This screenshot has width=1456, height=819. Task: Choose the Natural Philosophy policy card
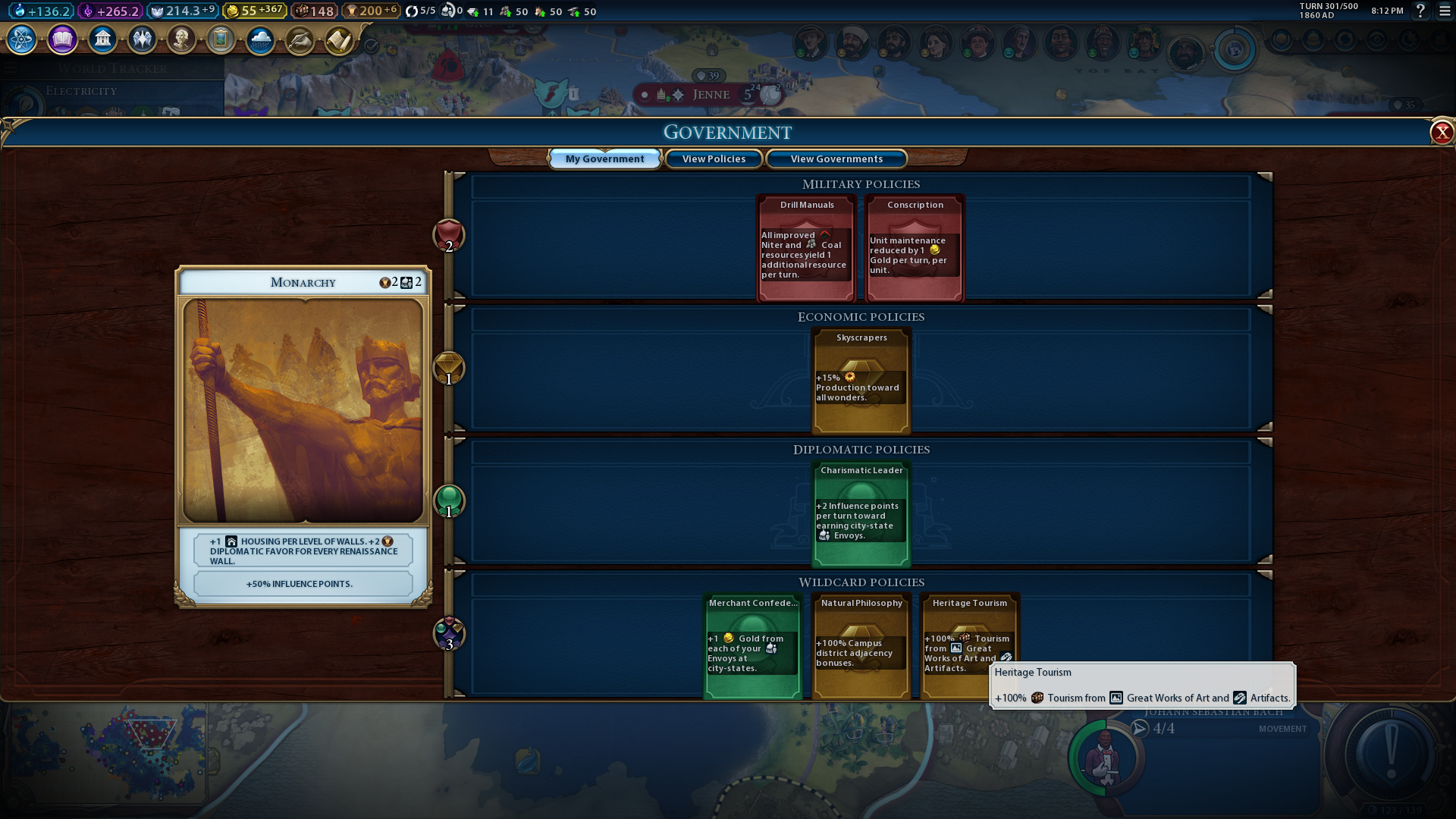point(861,645)
